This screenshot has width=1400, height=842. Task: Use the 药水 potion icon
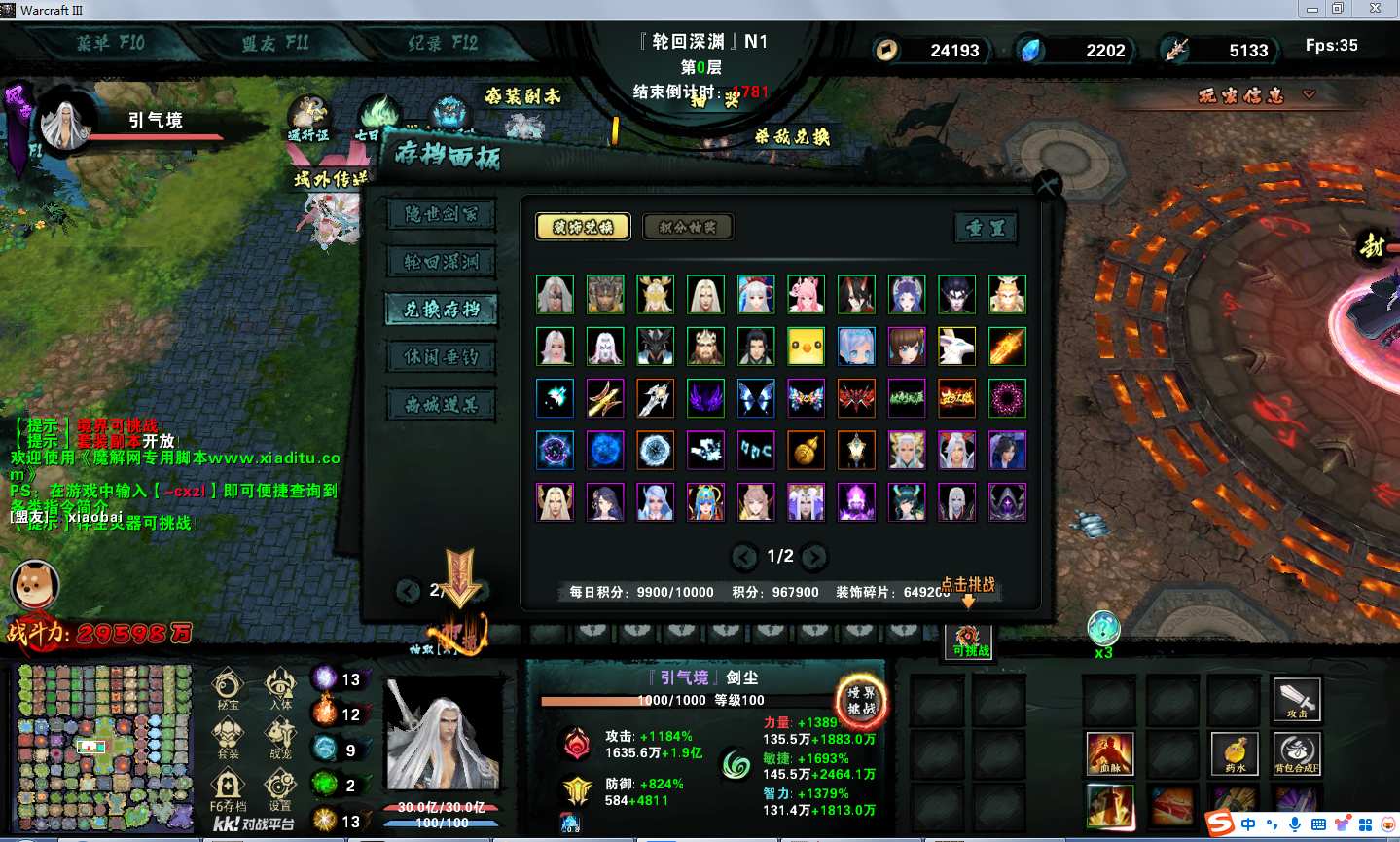tap(1235, 754)
